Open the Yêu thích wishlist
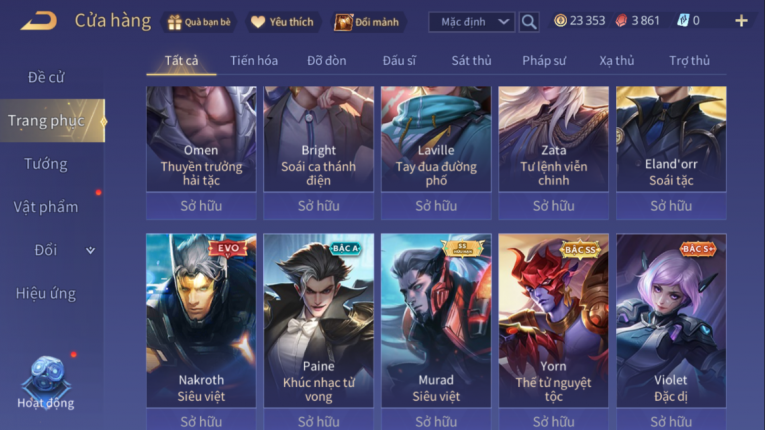 282,21
